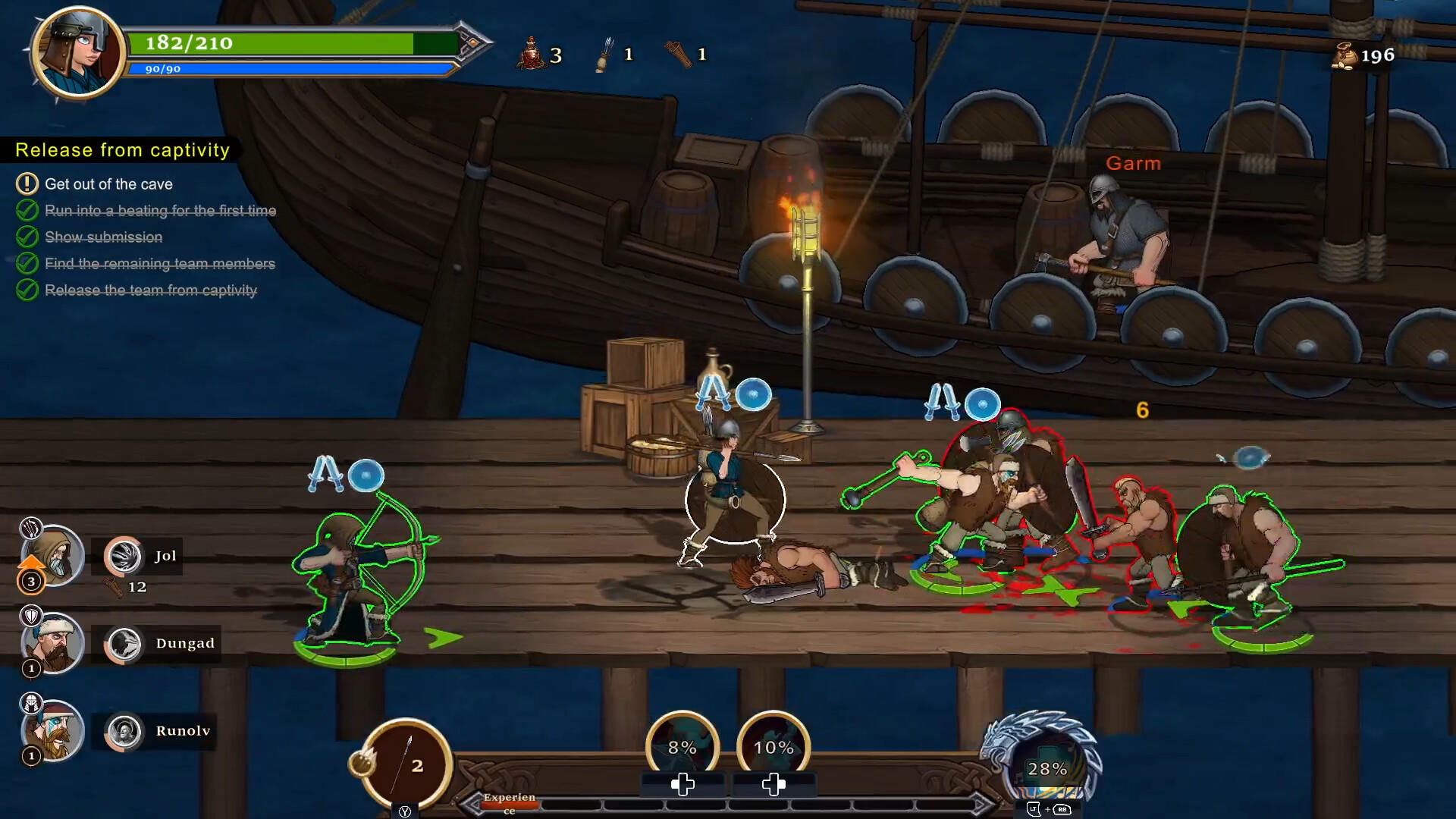The width and height of the screenshot is (1456, 819).
Task: Click the exclamation marker on 'Get out of the cave'
Action: point(28,184)
